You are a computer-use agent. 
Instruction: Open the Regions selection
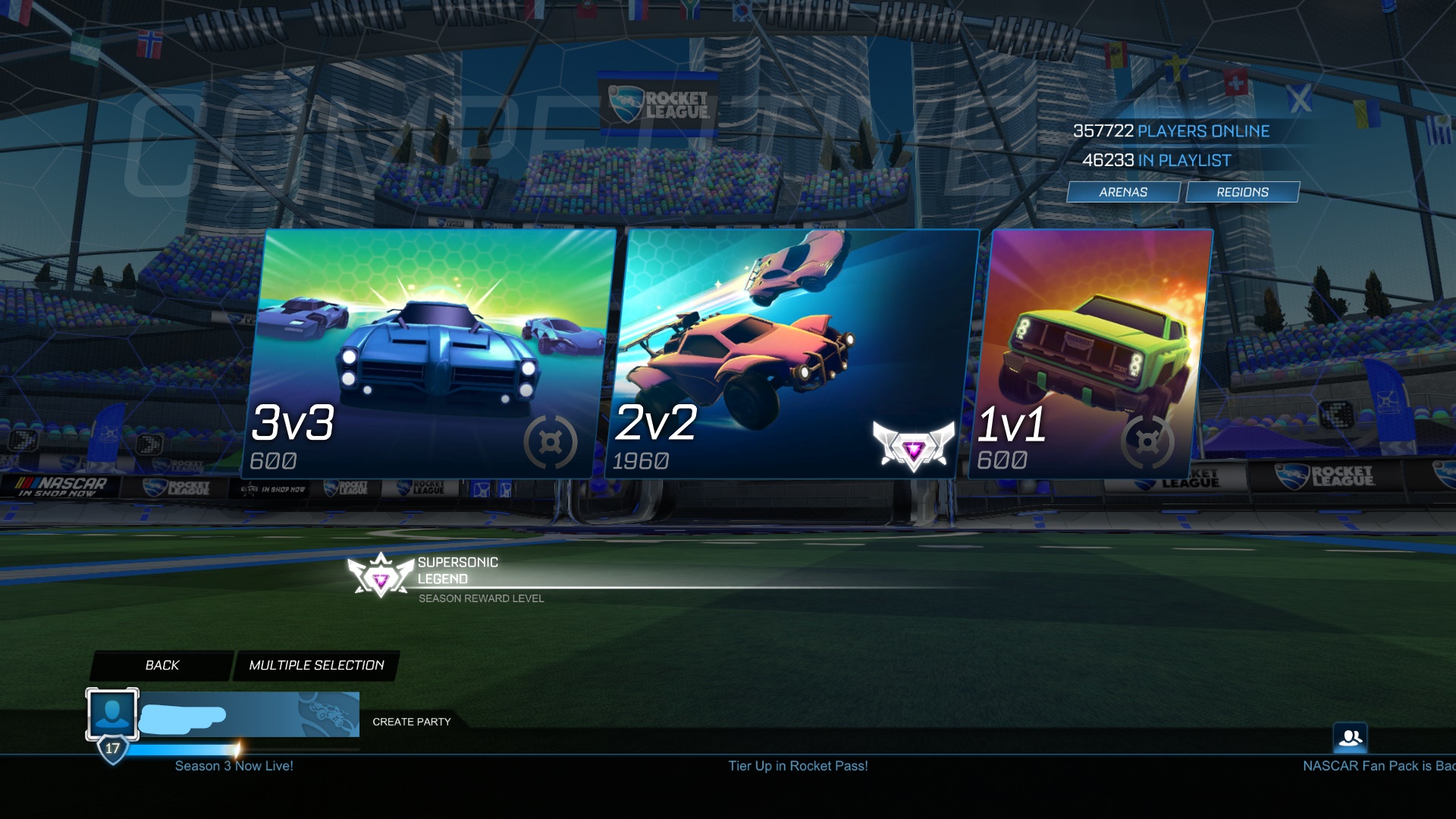[1242, 192]
